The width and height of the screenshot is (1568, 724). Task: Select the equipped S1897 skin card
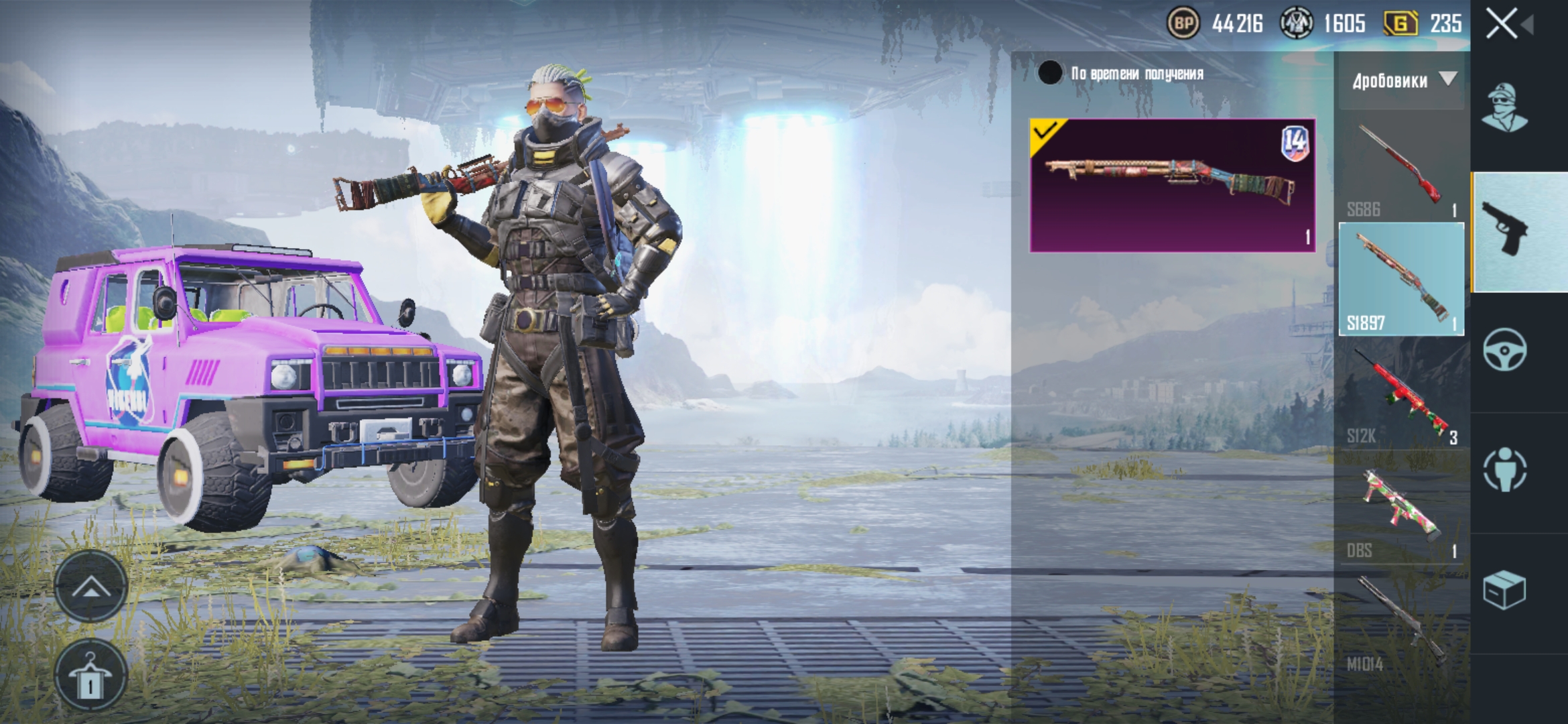(1172, 186)
